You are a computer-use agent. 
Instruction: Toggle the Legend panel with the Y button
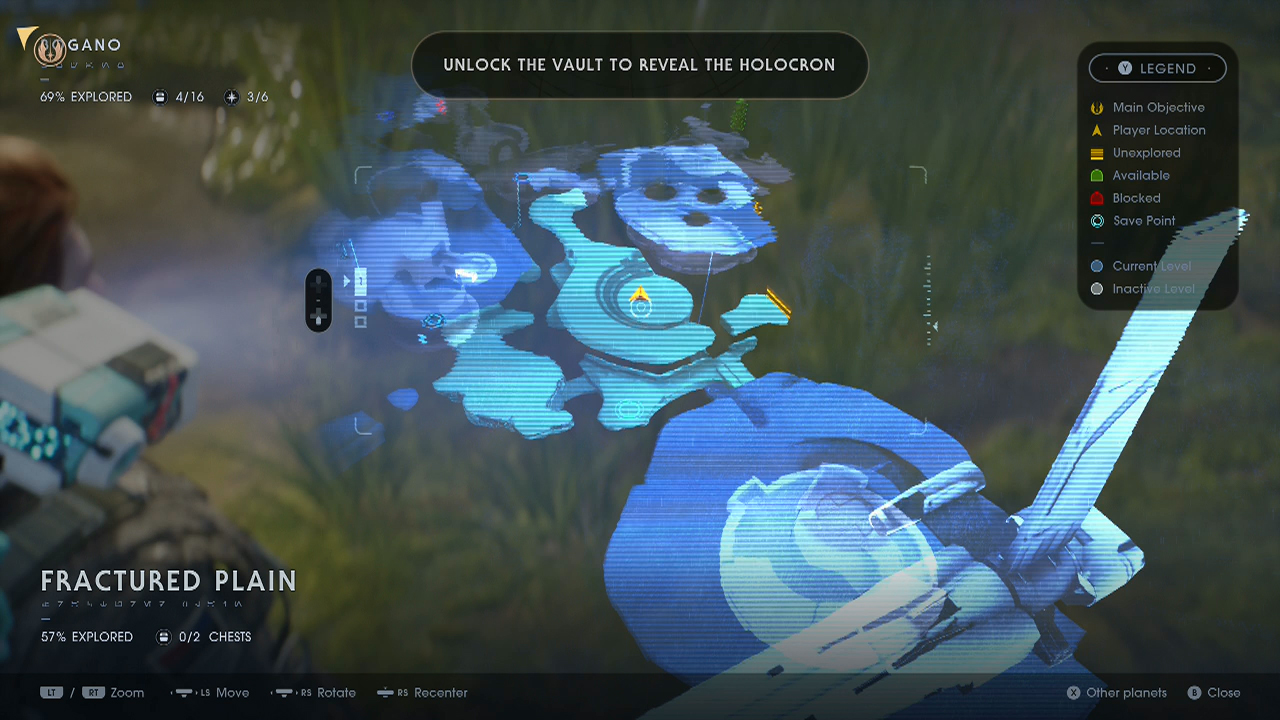point(1125,68)
